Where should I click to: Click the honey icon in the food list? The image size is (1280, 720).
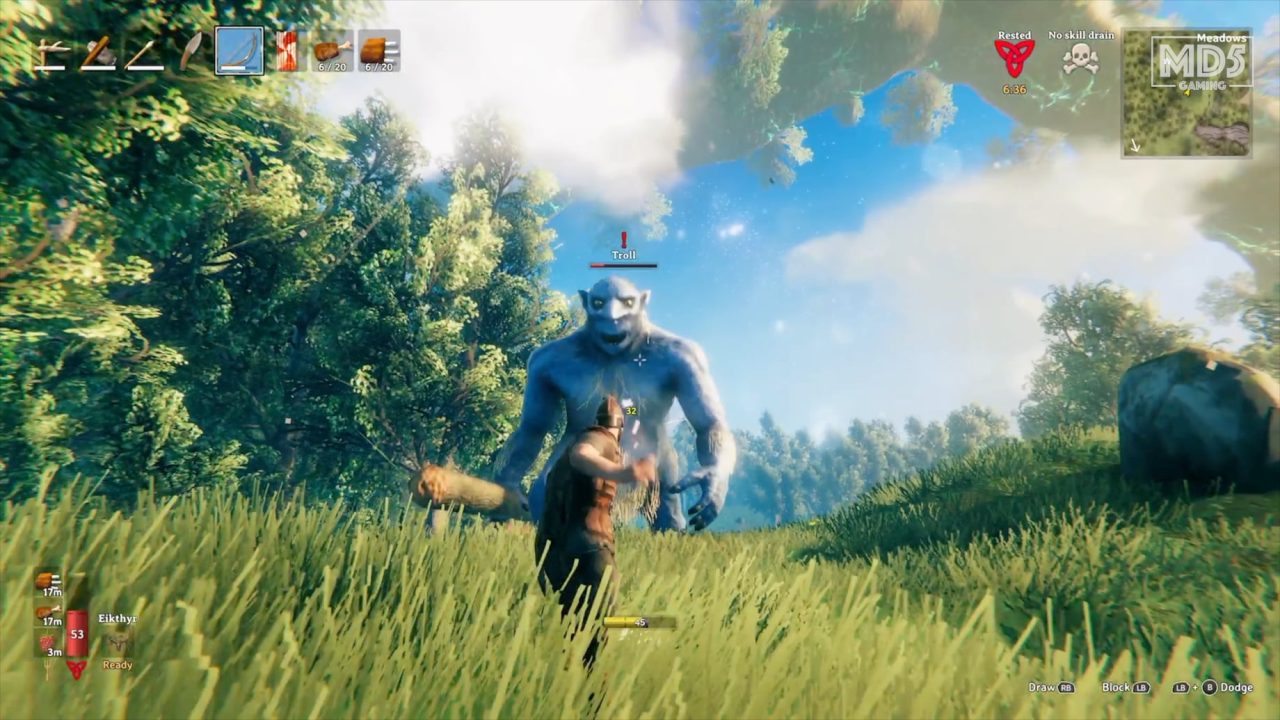tap(43, 582)
